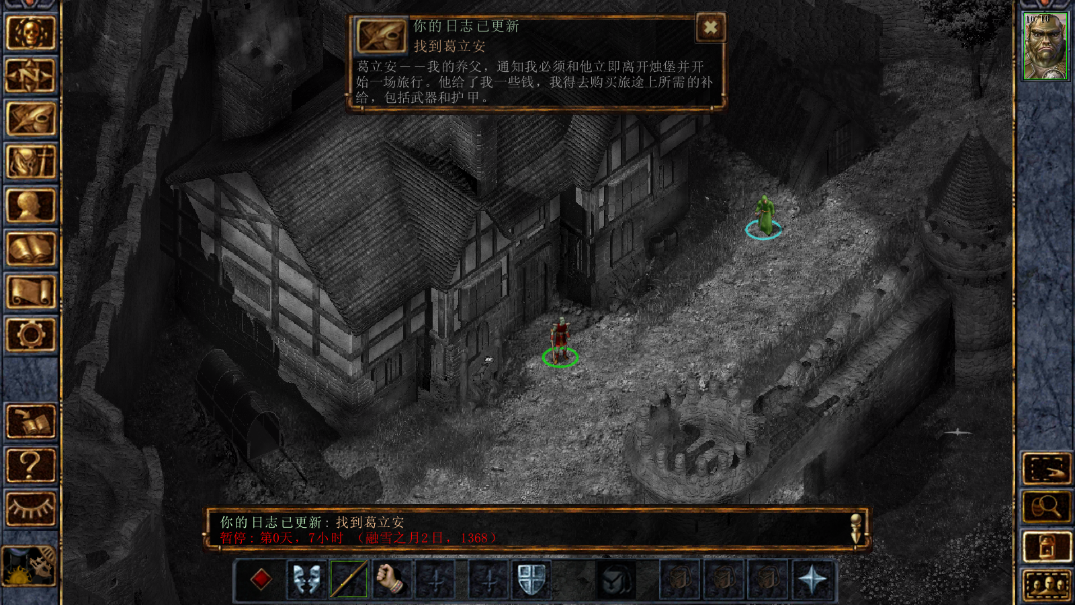The width and height of the screenshot is (1075, 605).
Task: Open the journal quill button
Action: (31, 119)
